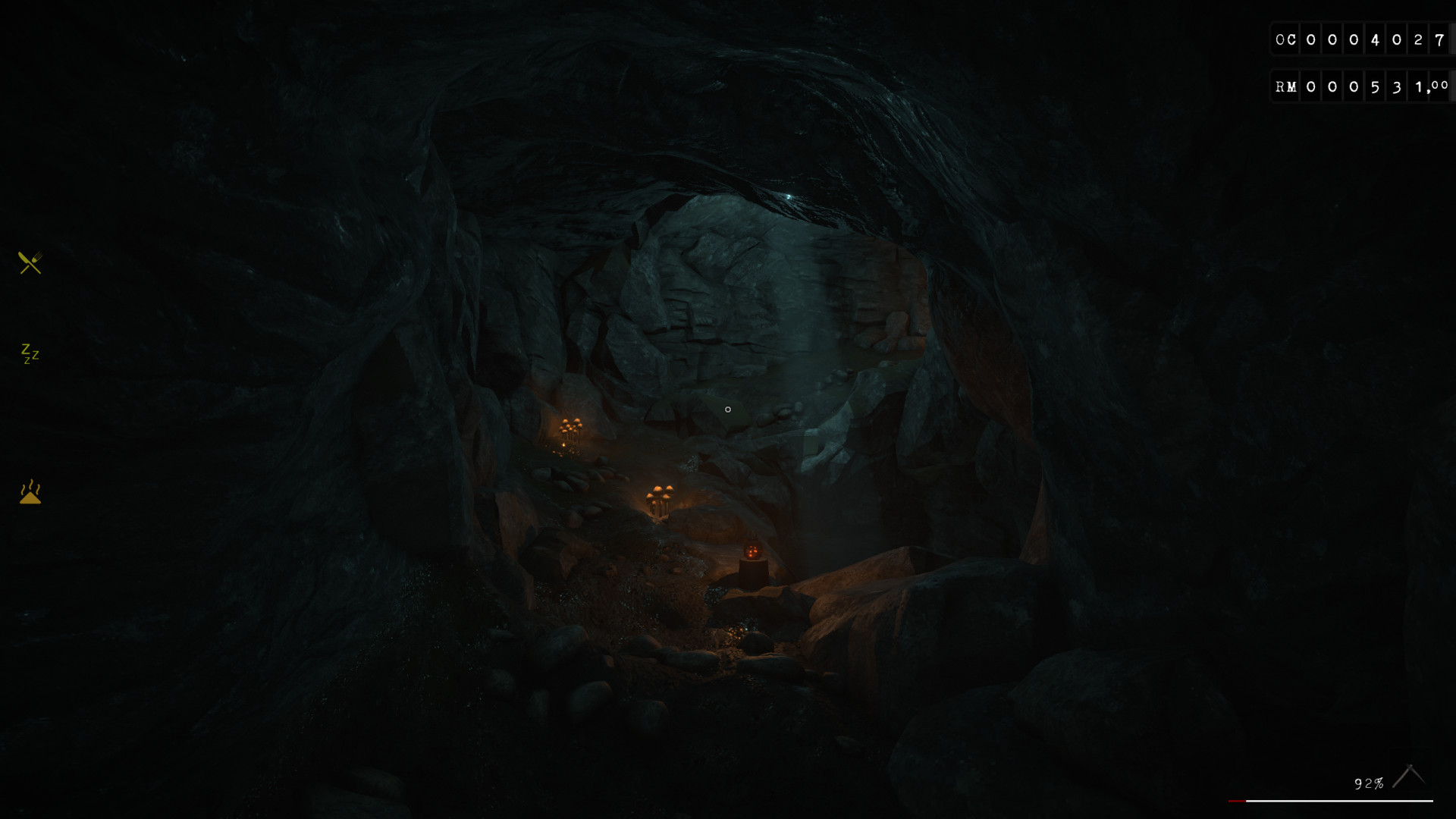Click the warmth campfire indicator icon

(x=29, y=493)
